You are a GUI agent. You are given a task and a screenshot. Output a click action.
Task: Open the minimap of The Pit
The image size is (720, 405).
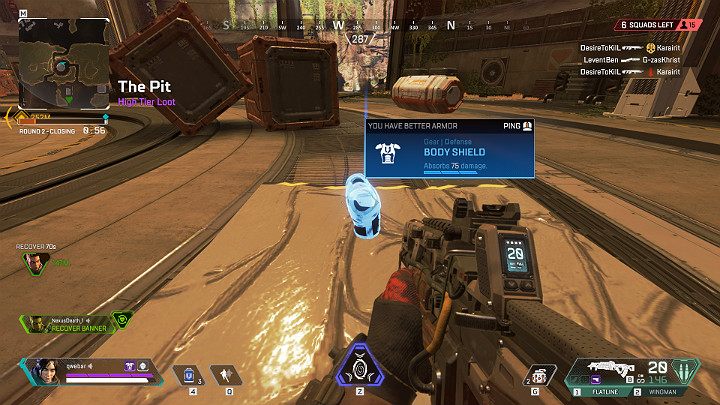tap(65, 64)
